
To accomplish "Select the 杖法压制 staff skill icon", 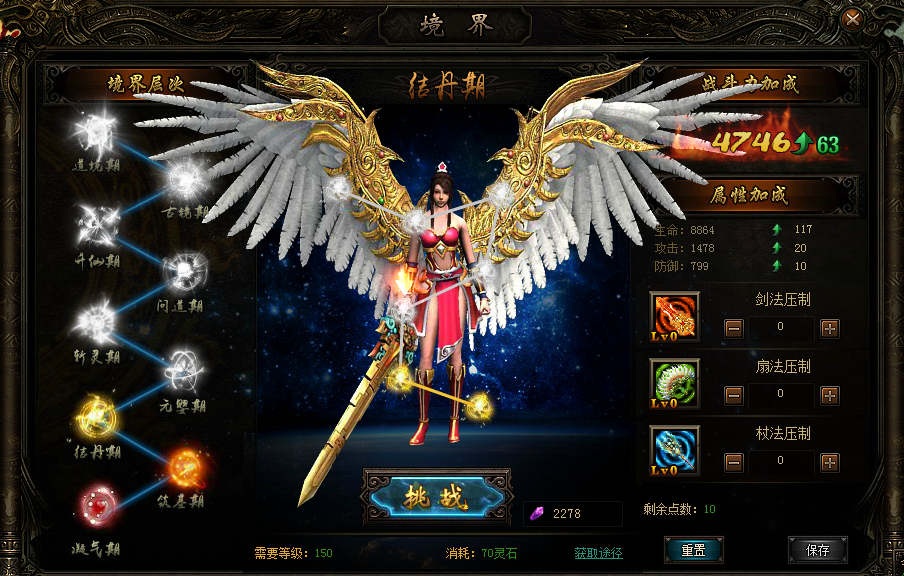I will point(675,450).
